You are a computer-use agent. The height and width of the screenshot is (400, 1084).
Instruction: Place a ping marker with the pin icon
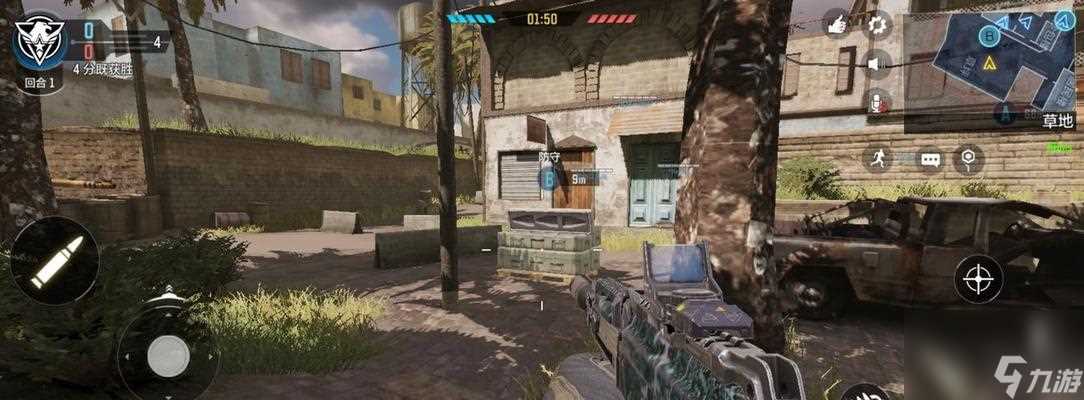[x=968, y=158]
